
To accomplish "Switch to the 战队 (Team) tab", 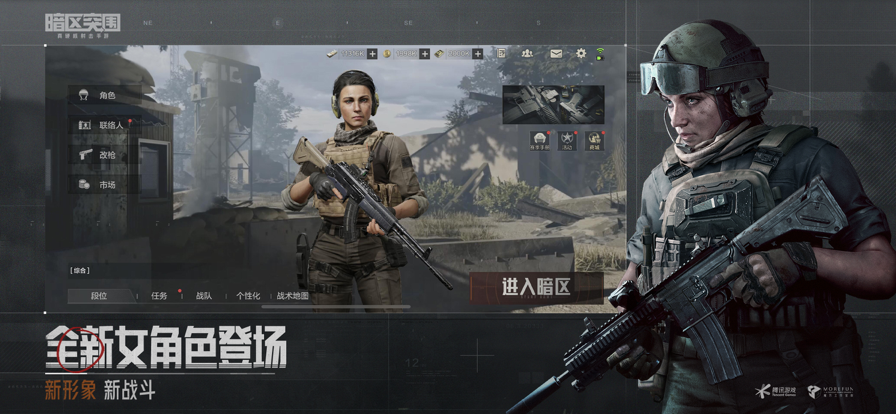I will click(203, 296).
